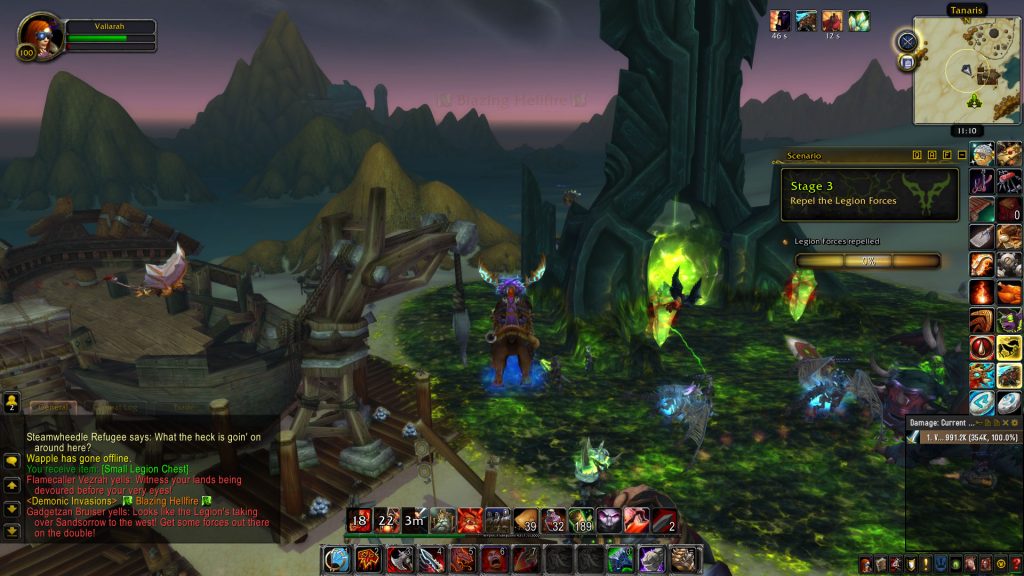The width and height of the screenshot is (1024, 576).
Task: Open the help question mark micro button
Action: (x=1015, y=566)
